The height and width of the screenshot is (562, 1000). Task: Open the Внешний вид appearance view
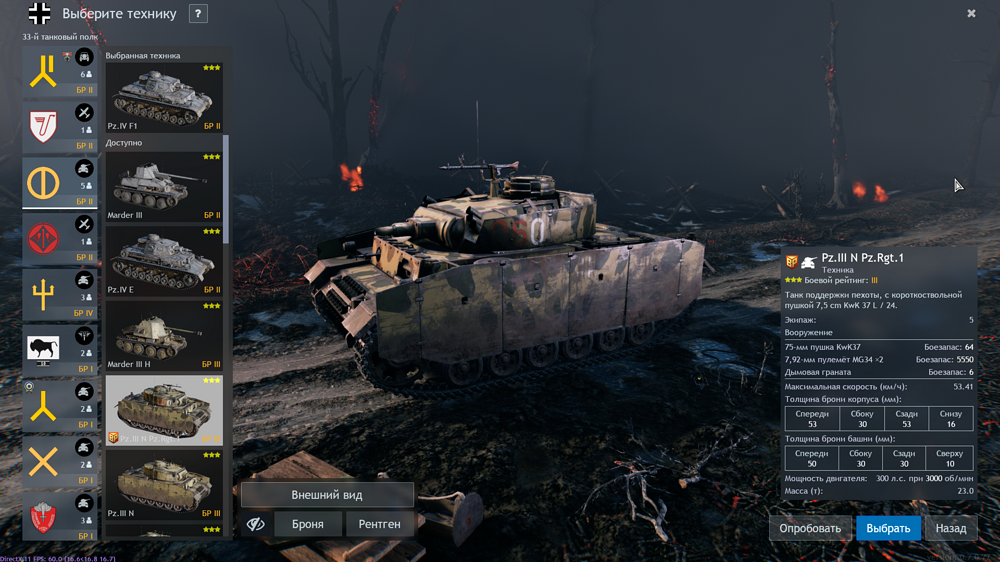coord(327,495)
